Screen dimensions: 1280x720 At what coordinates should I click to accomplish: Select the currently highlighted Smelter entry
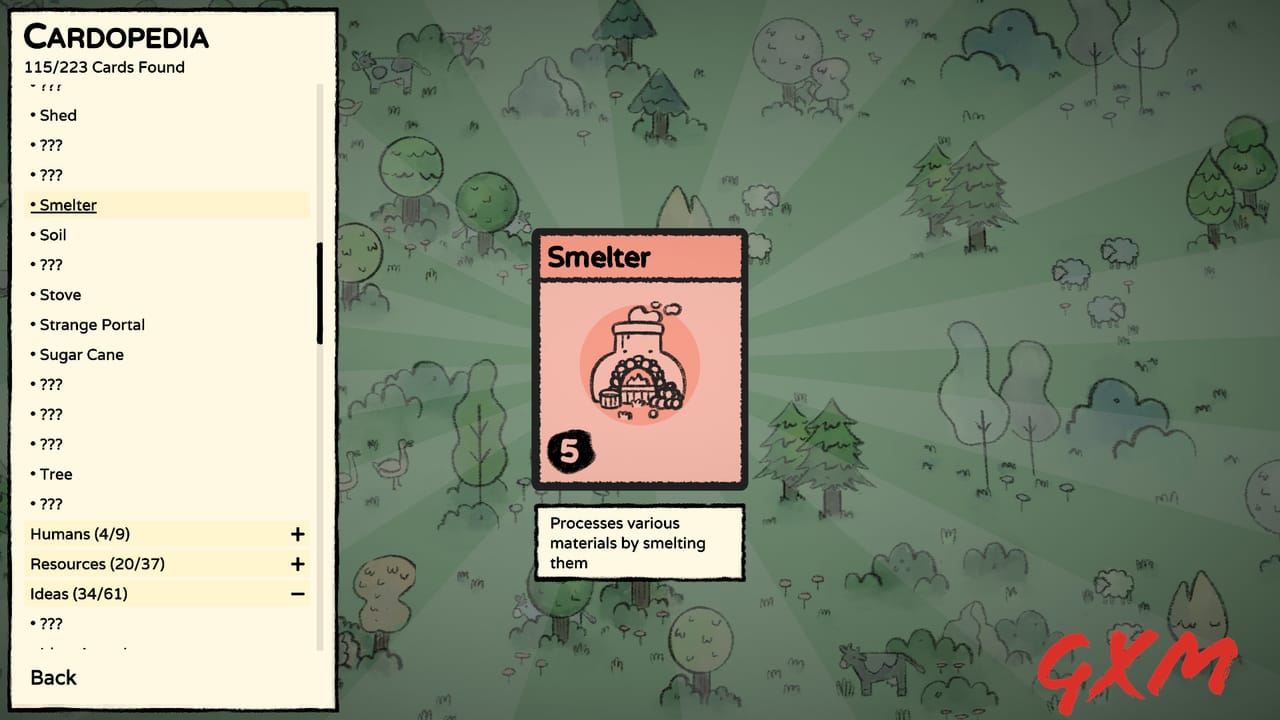tap(69, 205)
